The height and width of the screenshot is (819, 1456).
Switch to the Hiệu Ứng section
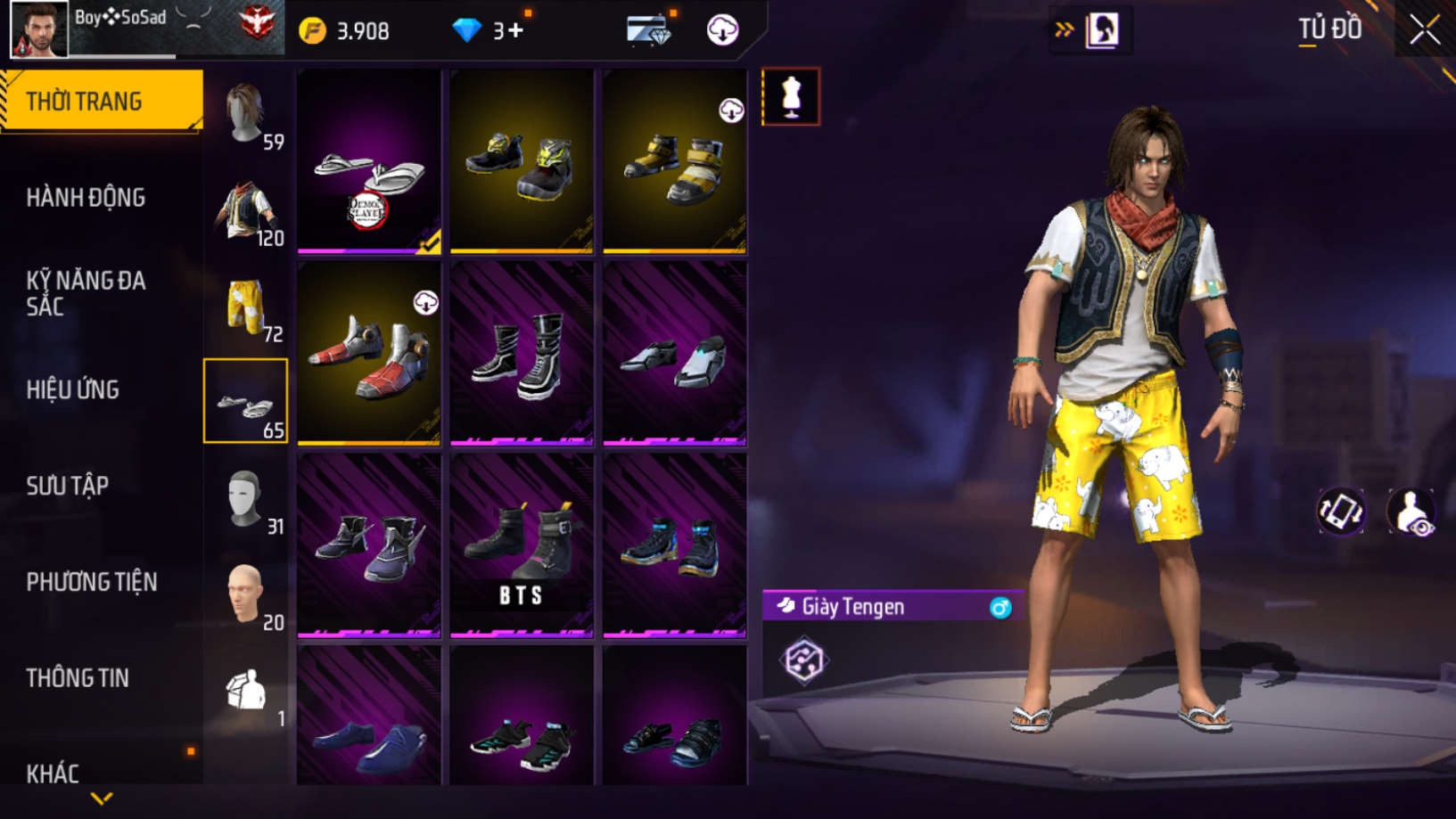click(x=72, y=389)
